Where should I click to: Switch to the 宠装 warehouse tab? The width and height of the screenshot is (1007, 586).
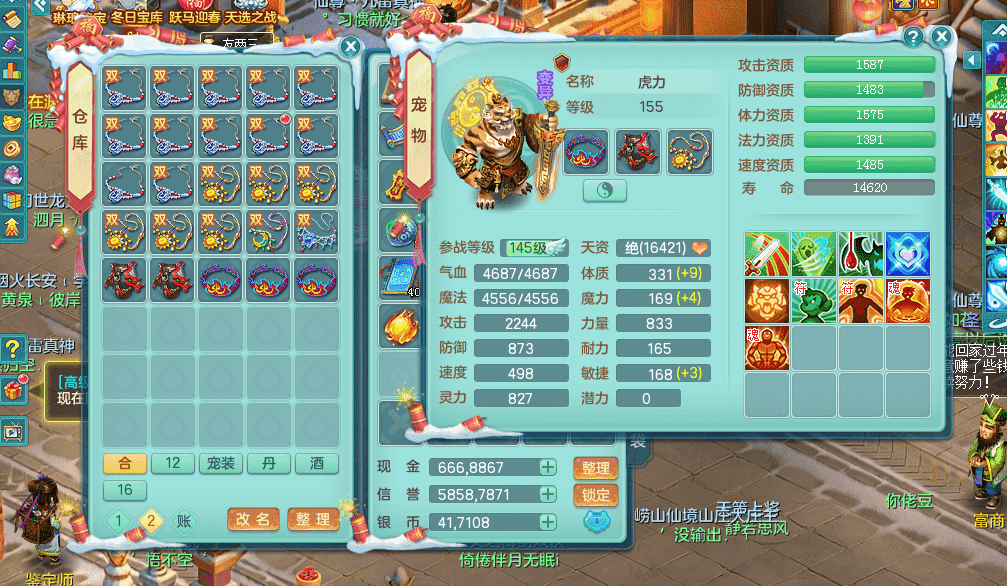220,464
